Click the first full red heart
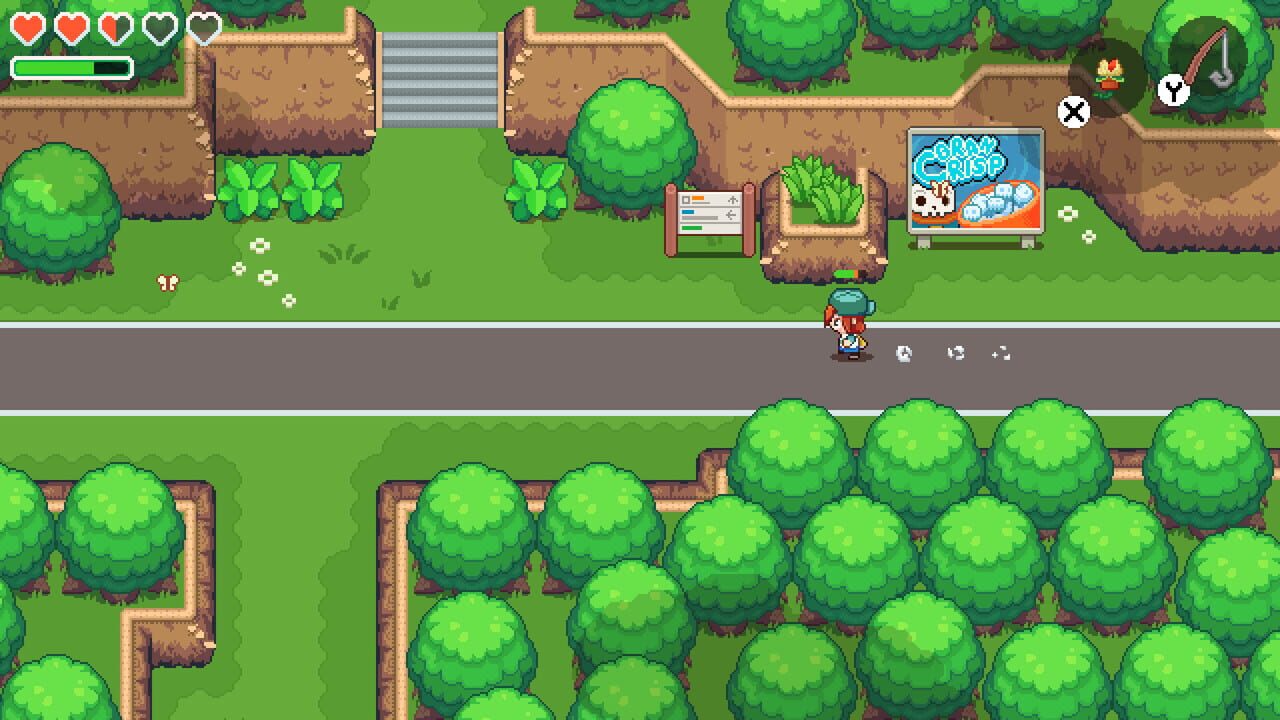This screenshot has height=720, width=1280. coord(26,28)
